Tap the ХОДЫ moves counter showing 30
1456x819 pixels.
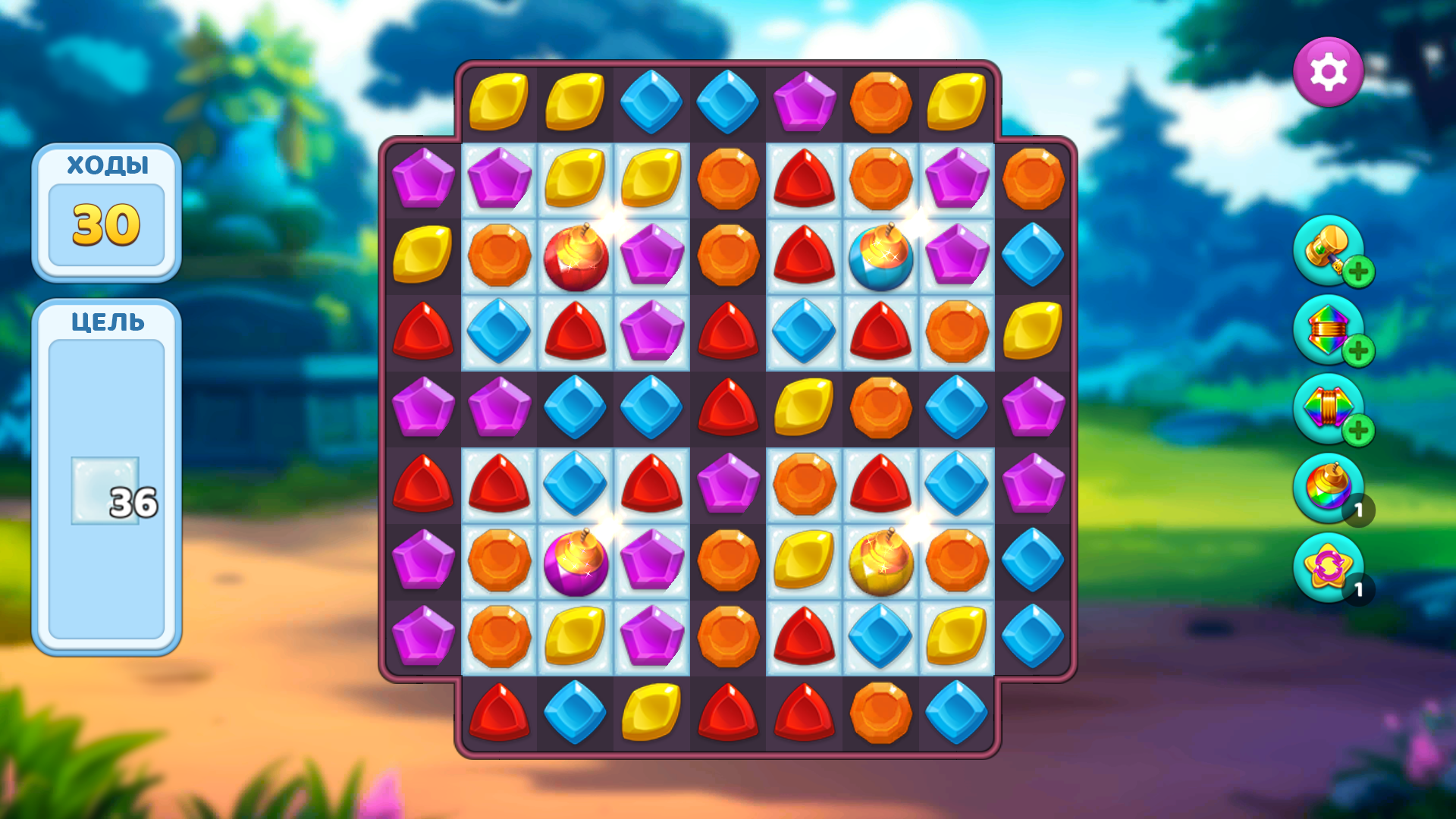pos(107,222)
